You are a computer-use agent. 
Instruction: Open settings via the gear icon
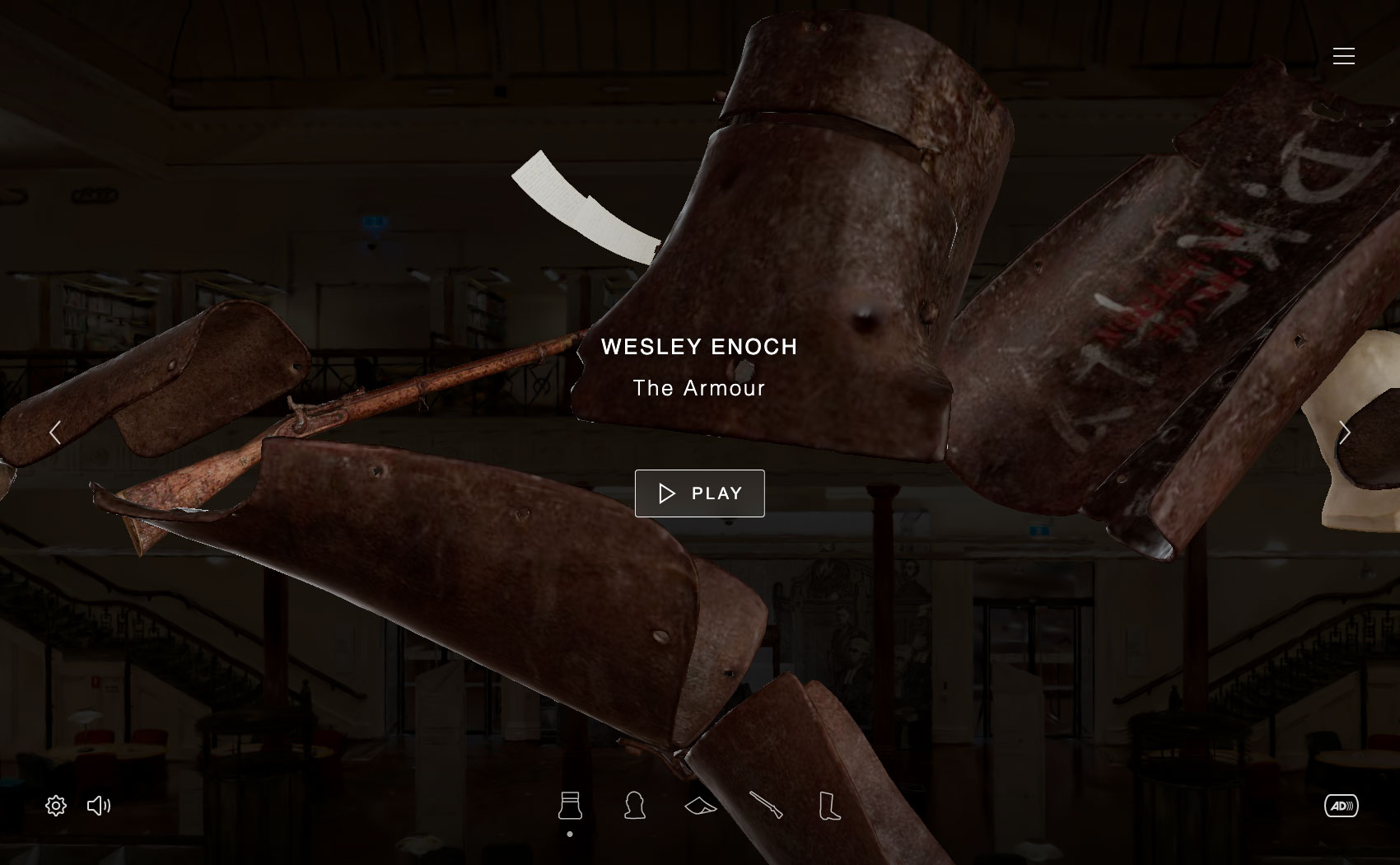(56, 806)
